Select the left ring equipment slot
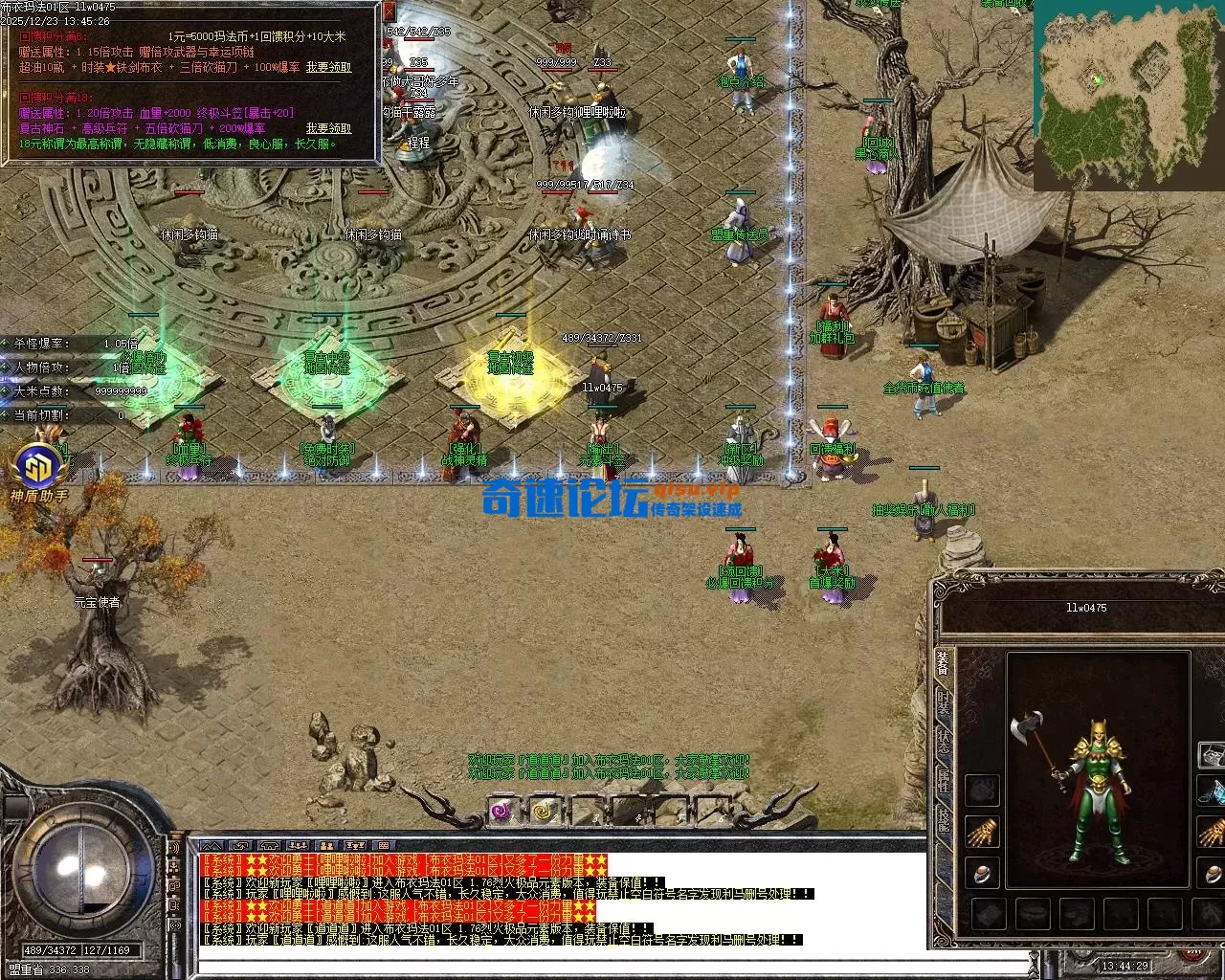This screenshot has width=1225, height=980. tap(982, 872)
